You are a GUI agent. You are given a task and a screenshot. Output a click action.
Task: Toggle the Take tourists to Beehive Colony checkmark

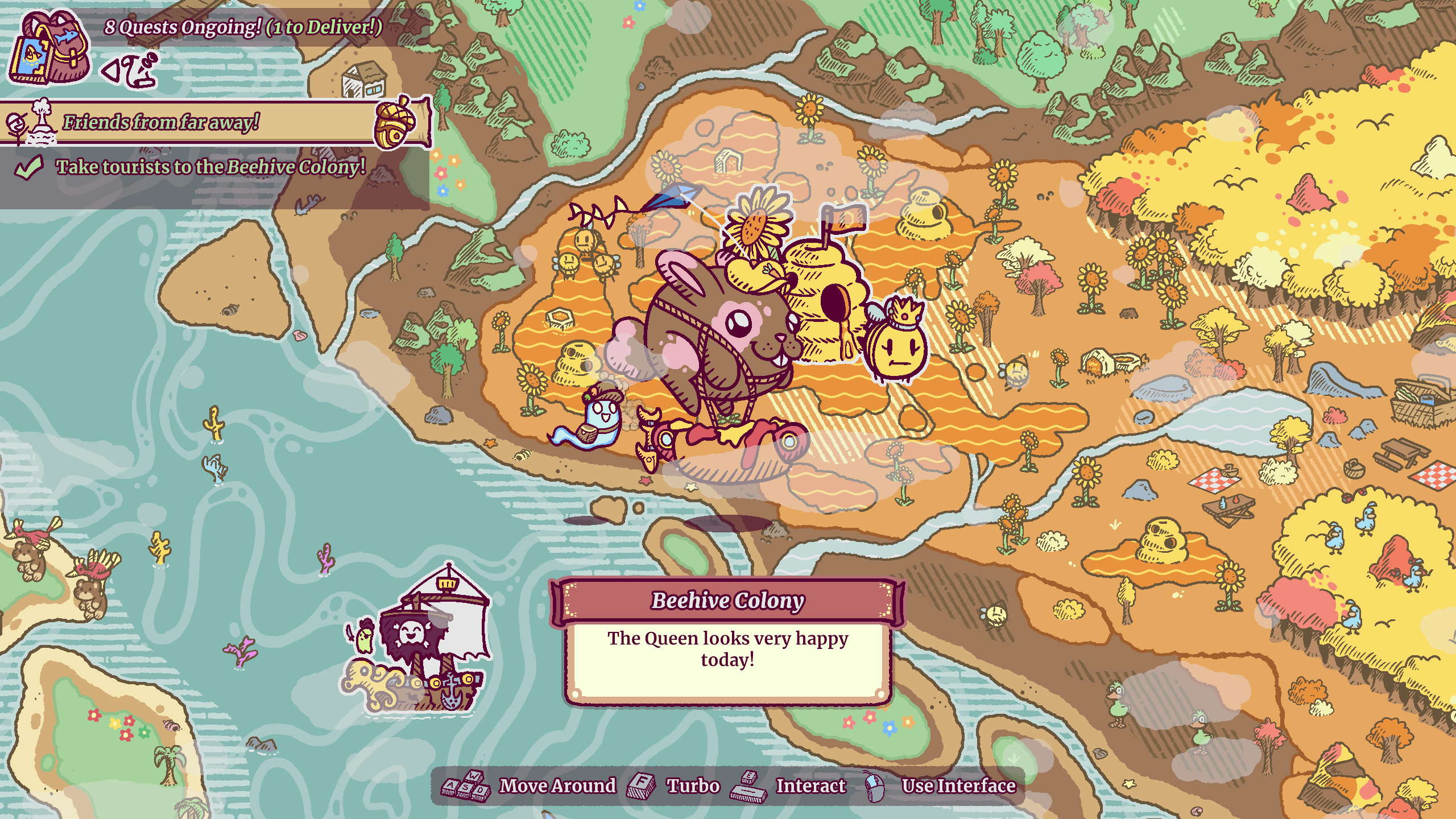click(30, 168)
